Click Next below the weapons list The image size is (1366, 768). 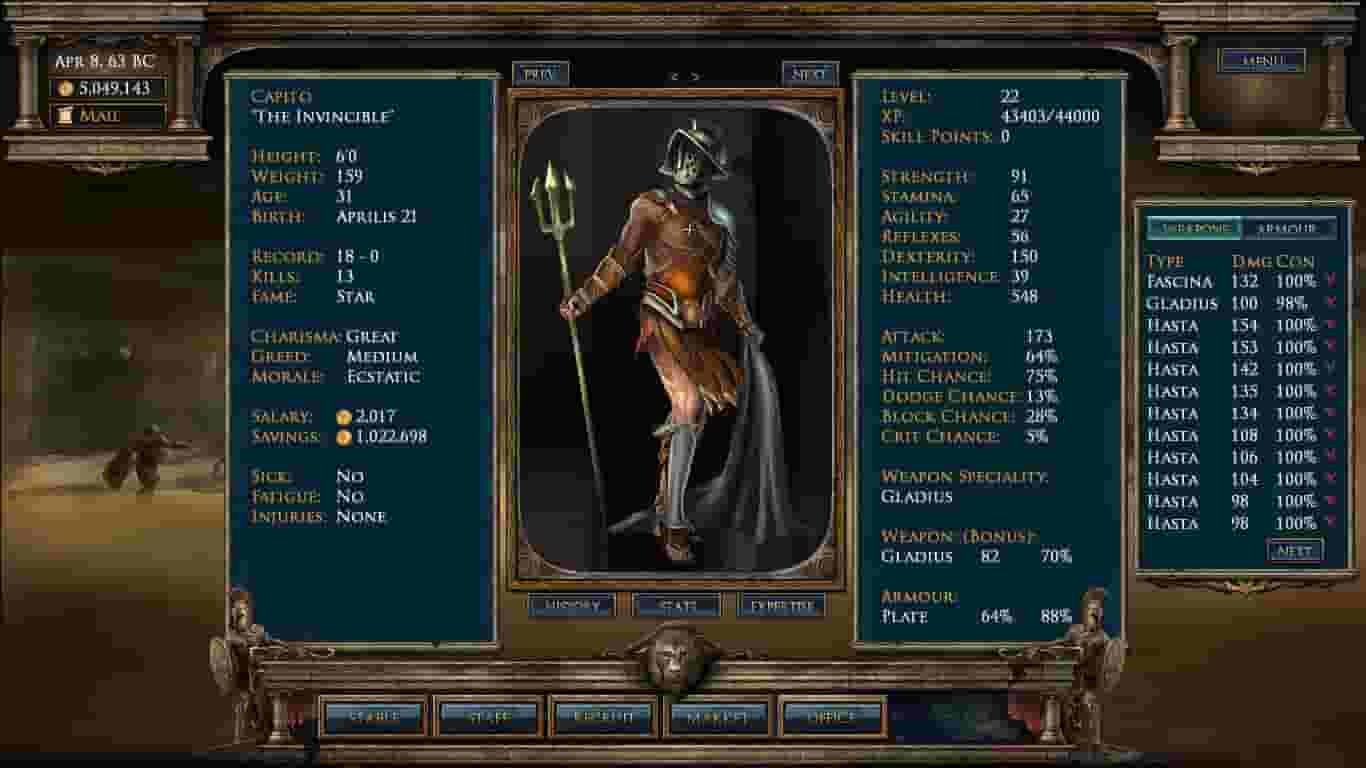1296,551
